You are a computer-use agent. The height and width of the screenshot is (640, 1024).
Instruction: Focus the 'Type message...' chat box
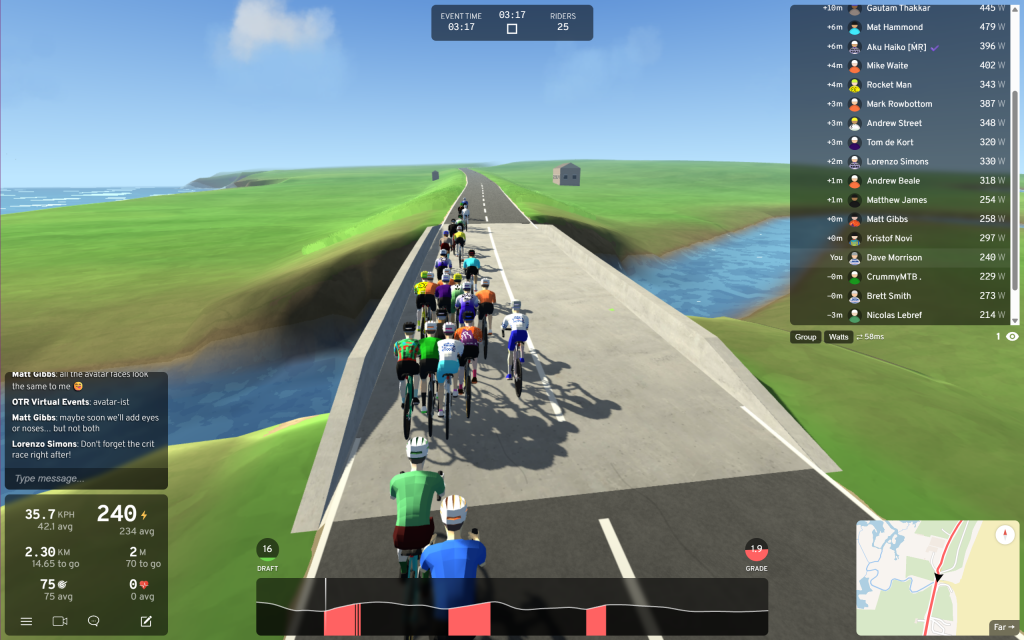pos(86,478)
